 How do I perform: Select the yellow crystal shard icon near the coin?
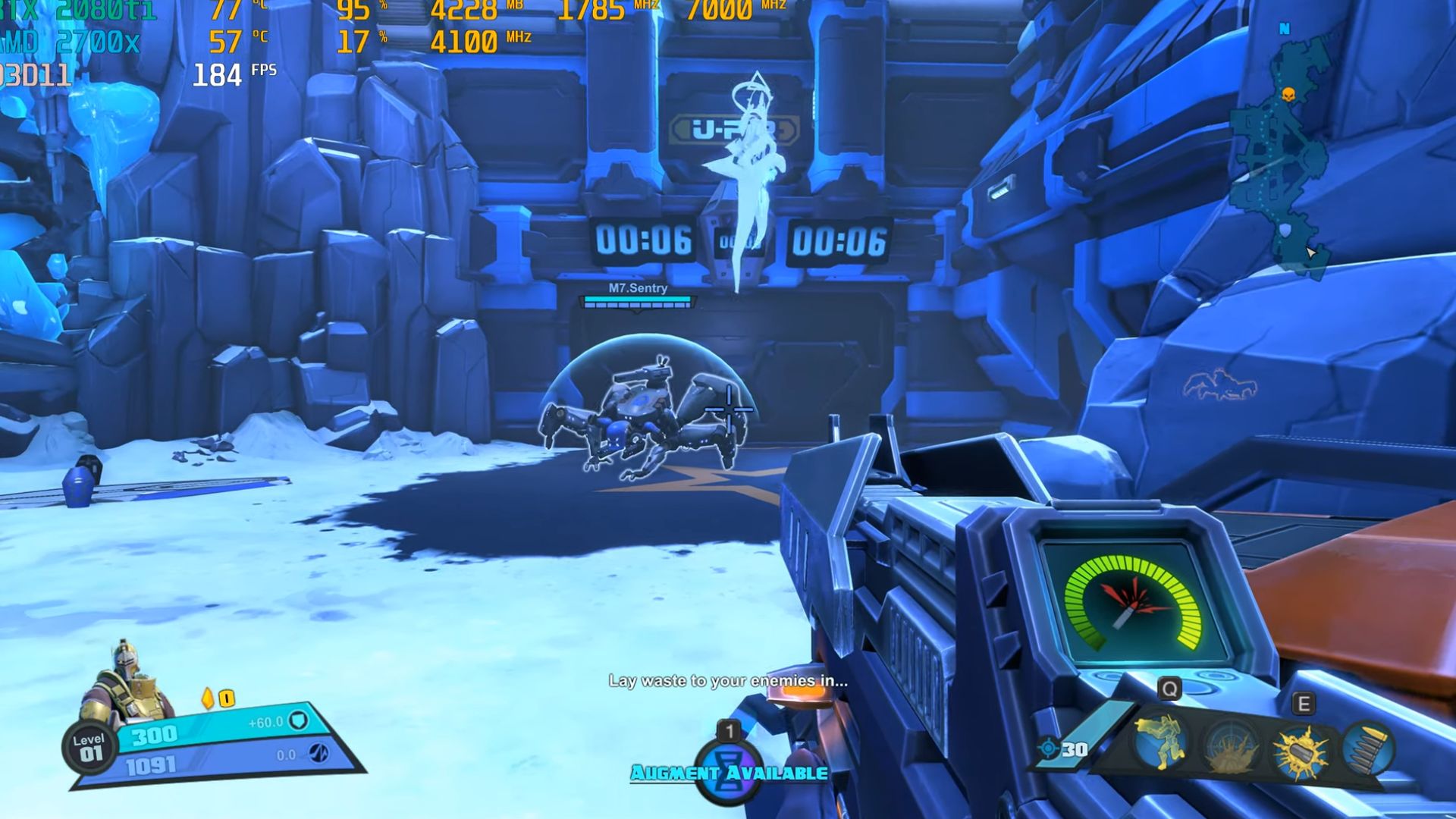206,697
